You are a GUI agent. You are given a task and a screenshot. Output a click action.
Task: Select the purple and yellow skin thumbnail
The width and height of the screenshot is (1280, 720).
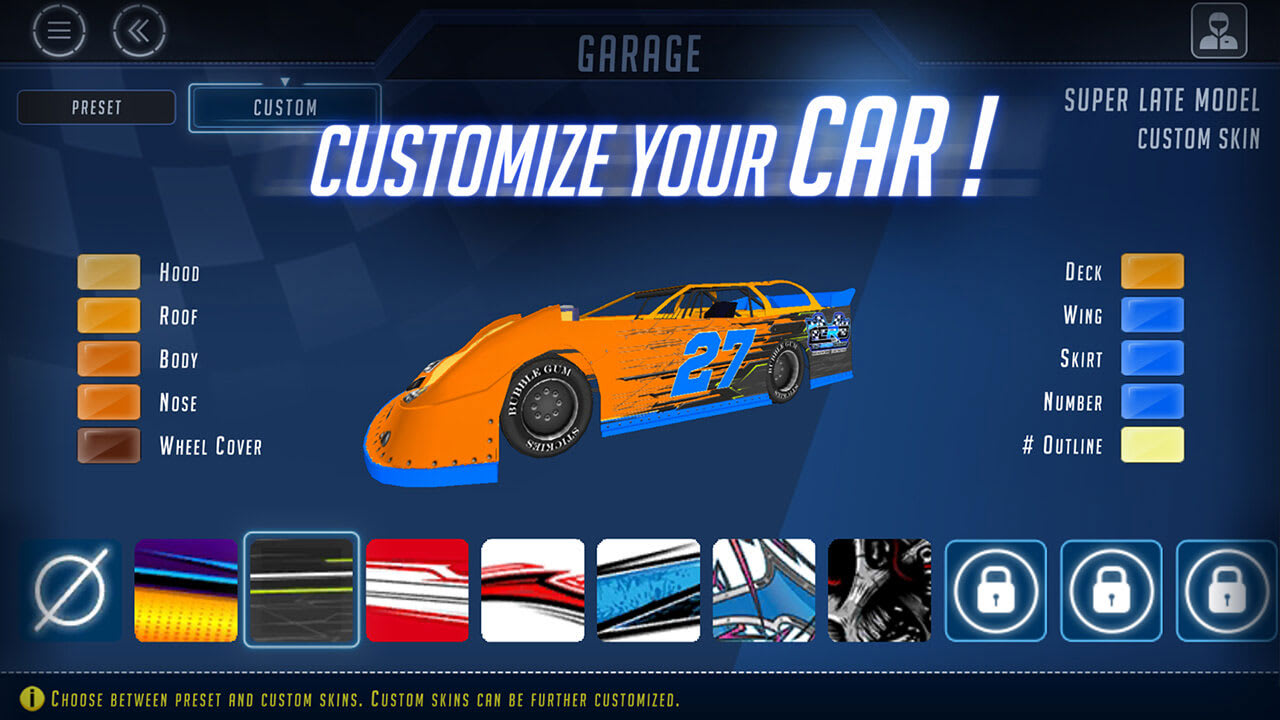pos(186,590)
